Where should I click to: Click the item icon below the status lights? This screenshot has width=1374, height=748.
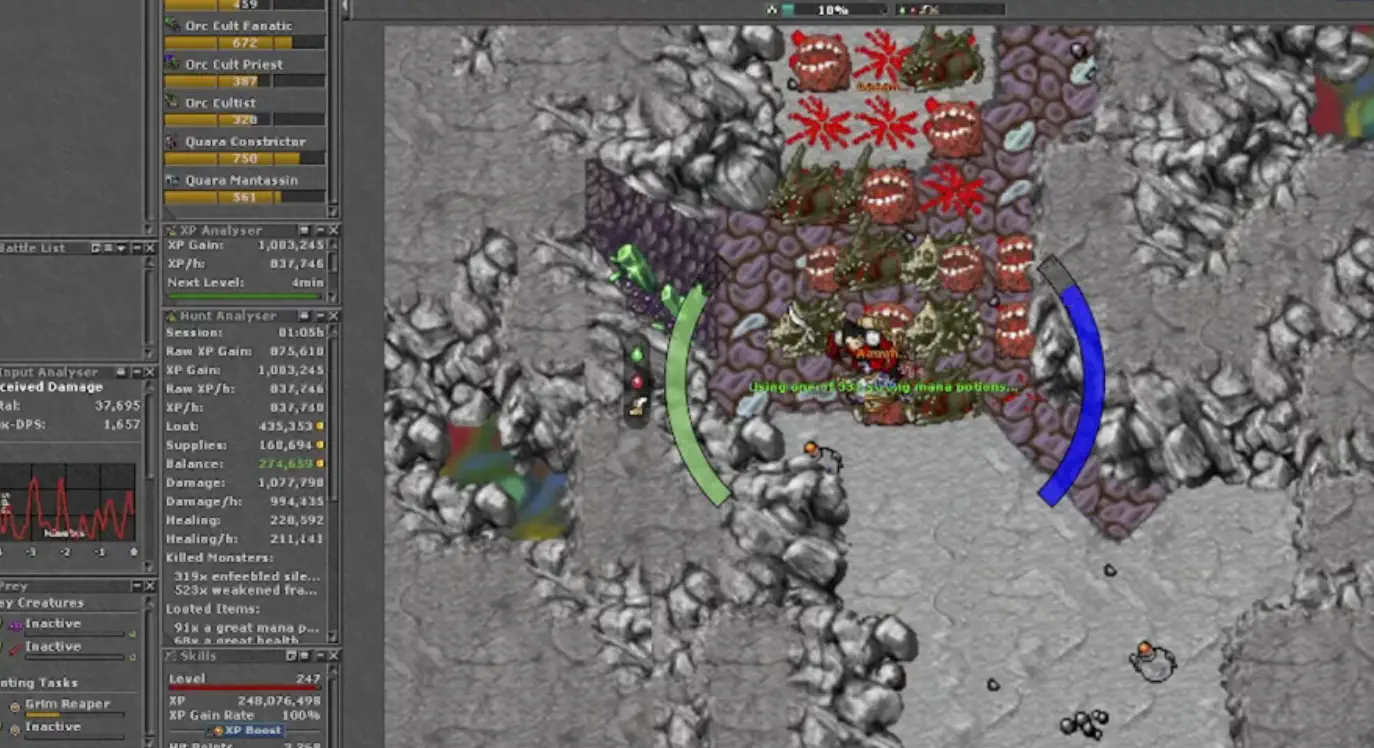point(637,406)
